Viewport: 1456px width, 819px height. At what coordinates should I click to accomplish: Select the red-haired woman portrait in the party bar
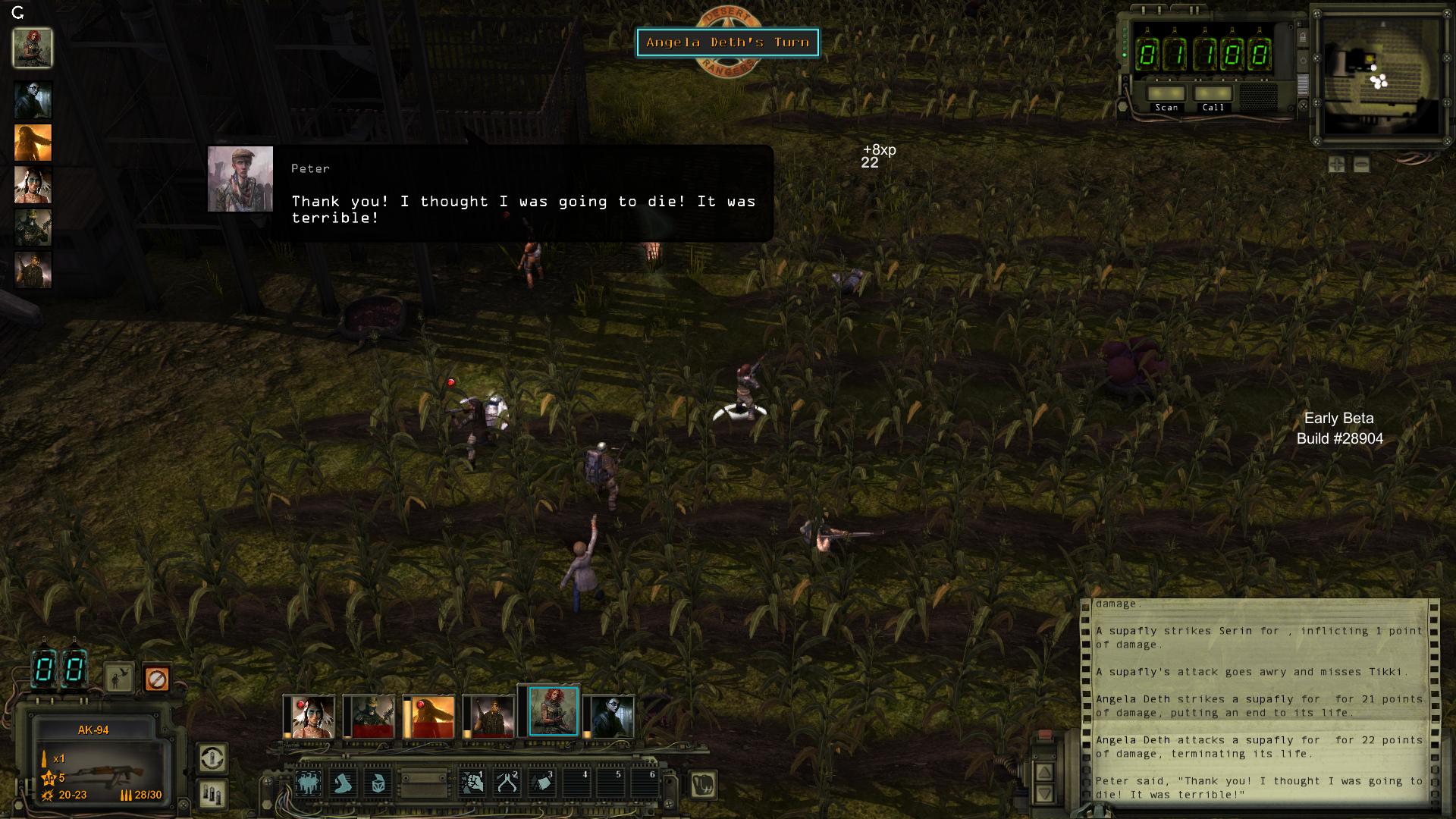point(553,712)
